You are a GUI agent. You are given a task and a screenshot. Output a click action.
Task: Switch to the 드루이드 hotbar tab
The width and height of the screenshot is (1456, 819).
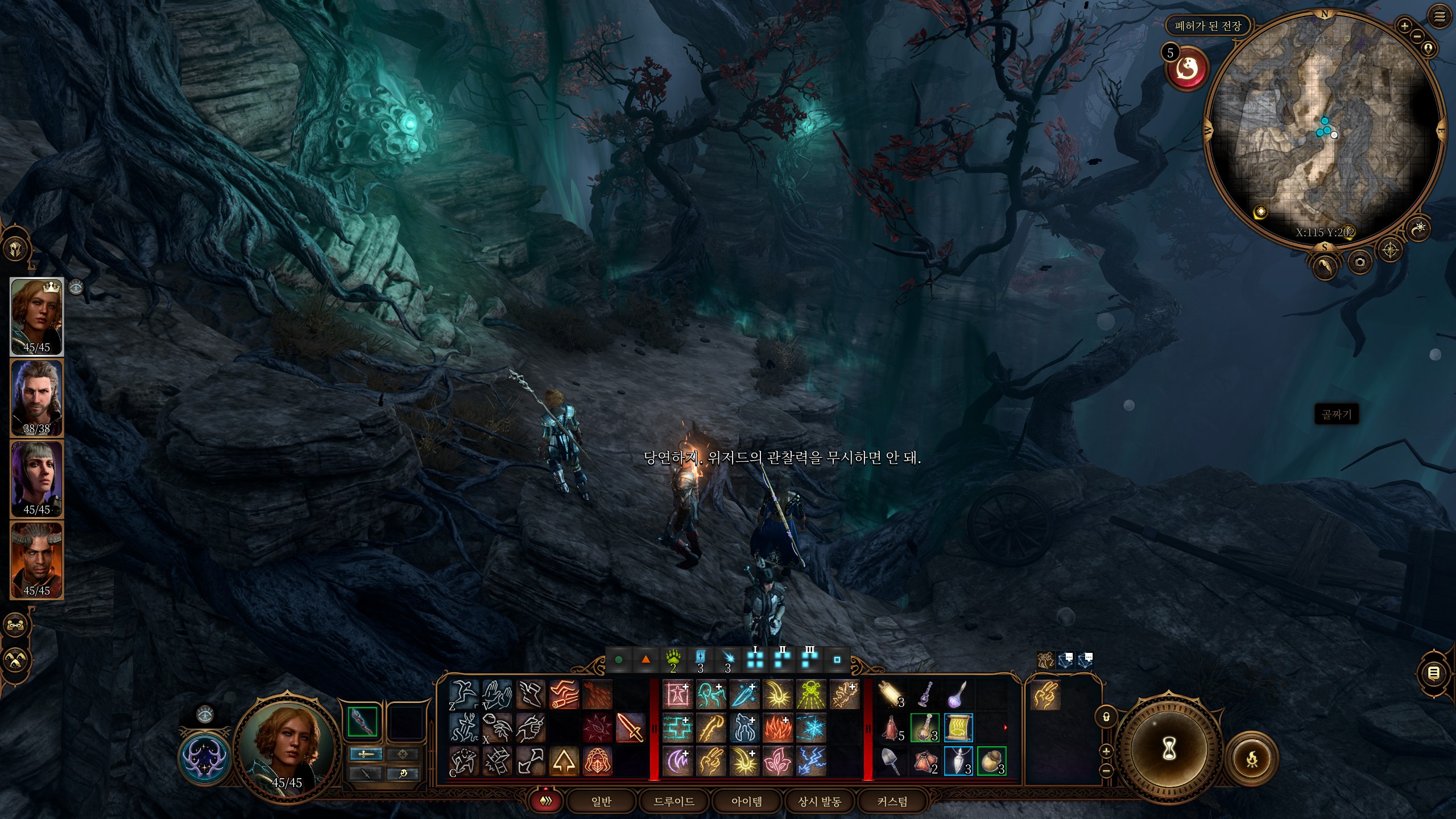click(674, 801)
